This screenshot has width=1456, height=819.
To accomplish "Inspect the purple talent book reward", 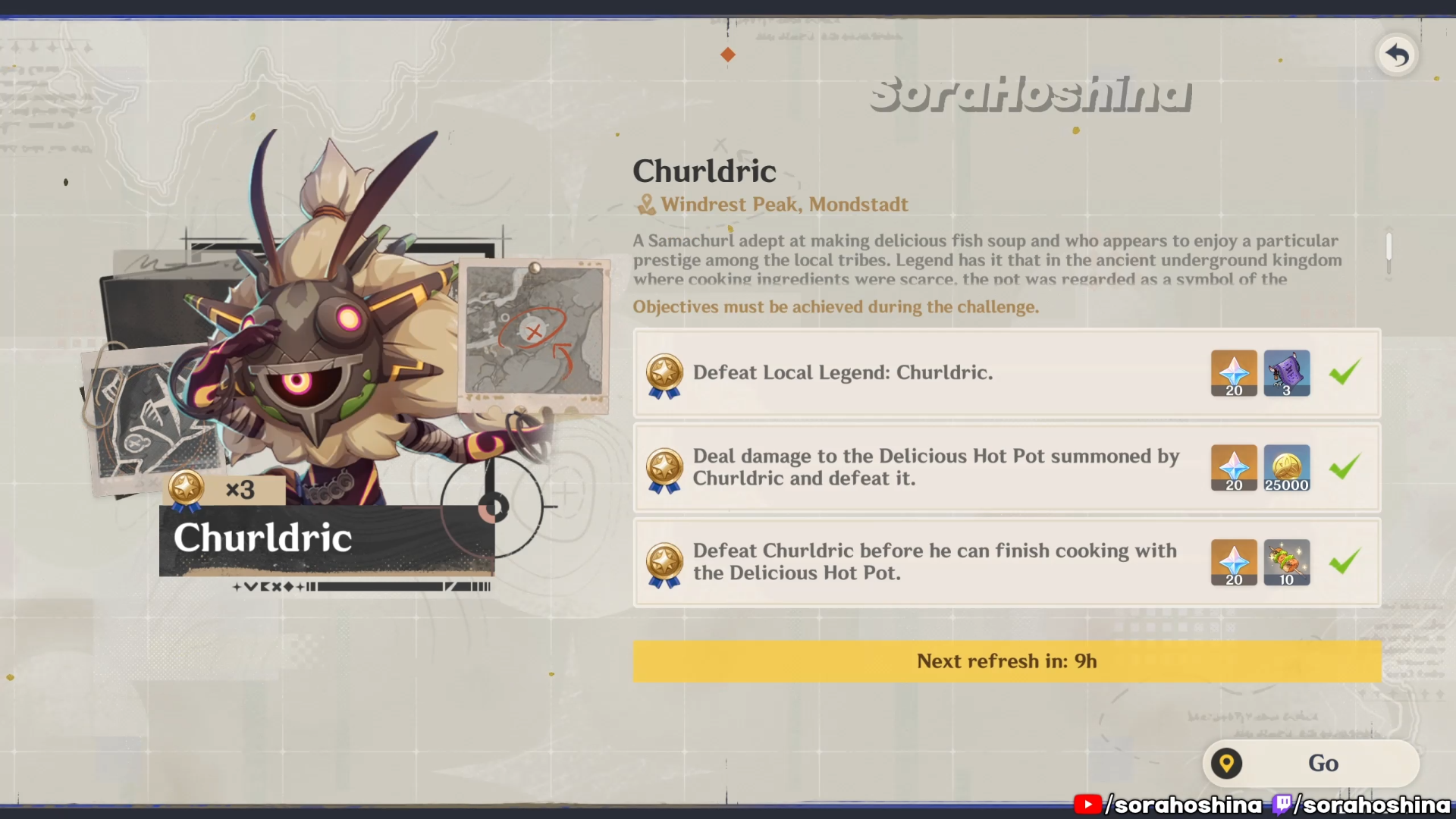I will tap(1287, 372).
